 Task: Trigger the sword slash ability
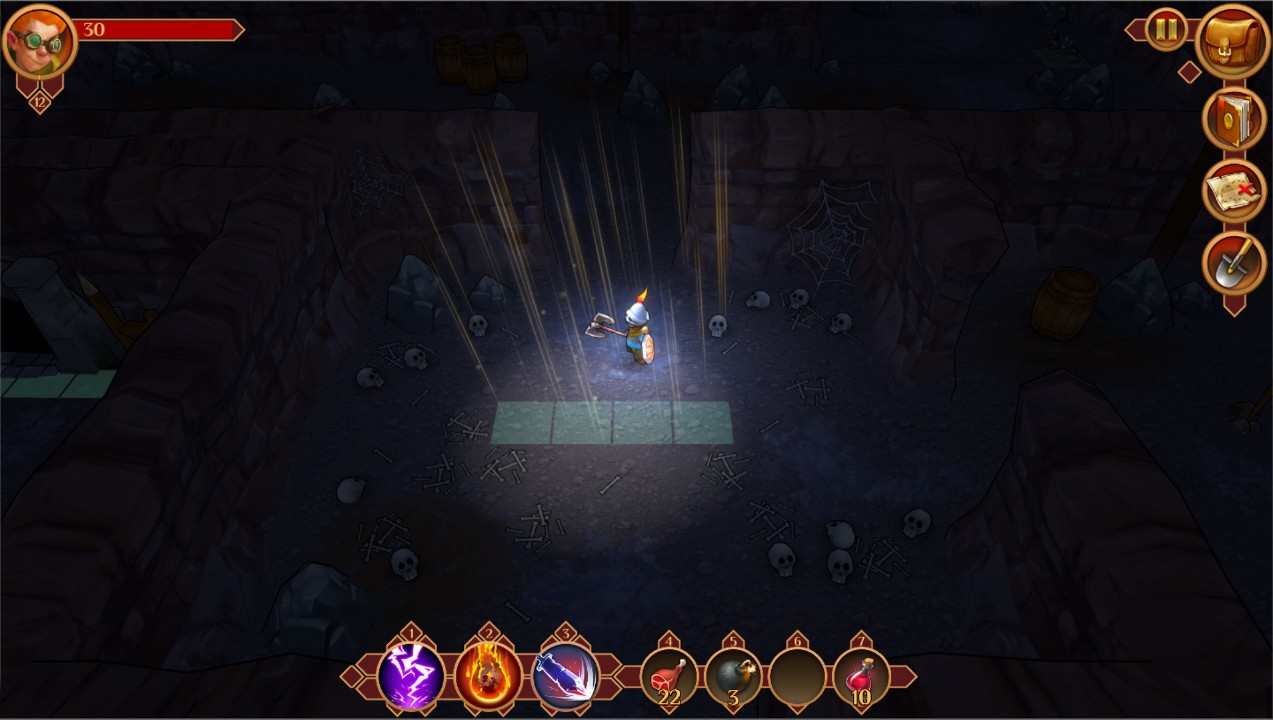(x=566, y=676)
